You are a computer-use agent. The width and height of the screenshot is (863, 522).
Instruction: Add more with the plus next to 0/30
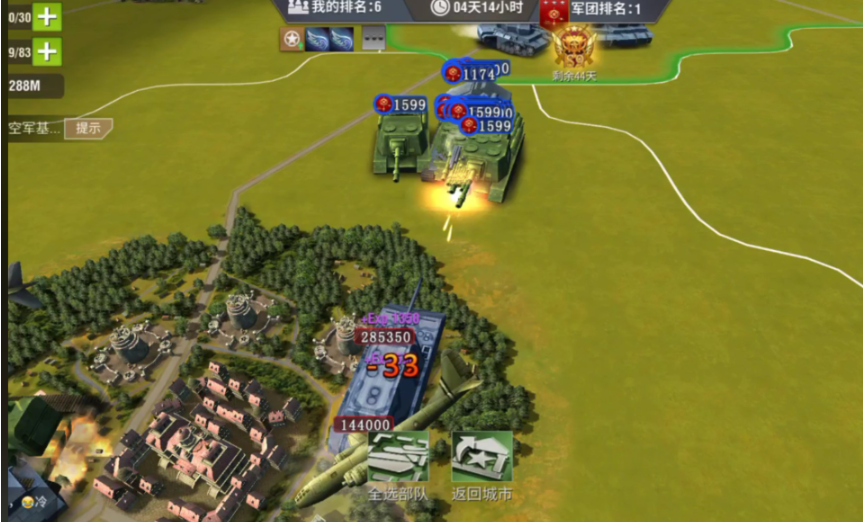coord(47,16)
